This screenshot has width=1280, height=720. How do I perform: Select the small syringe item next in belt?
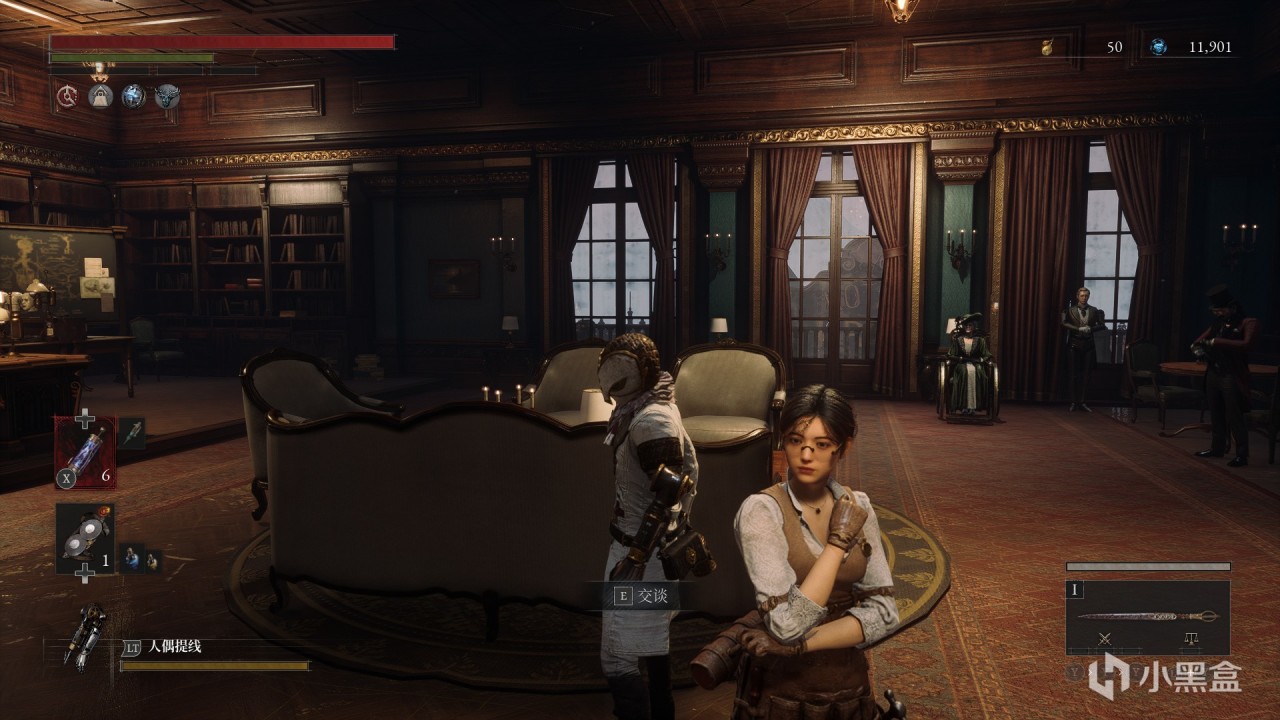[132, 433]
